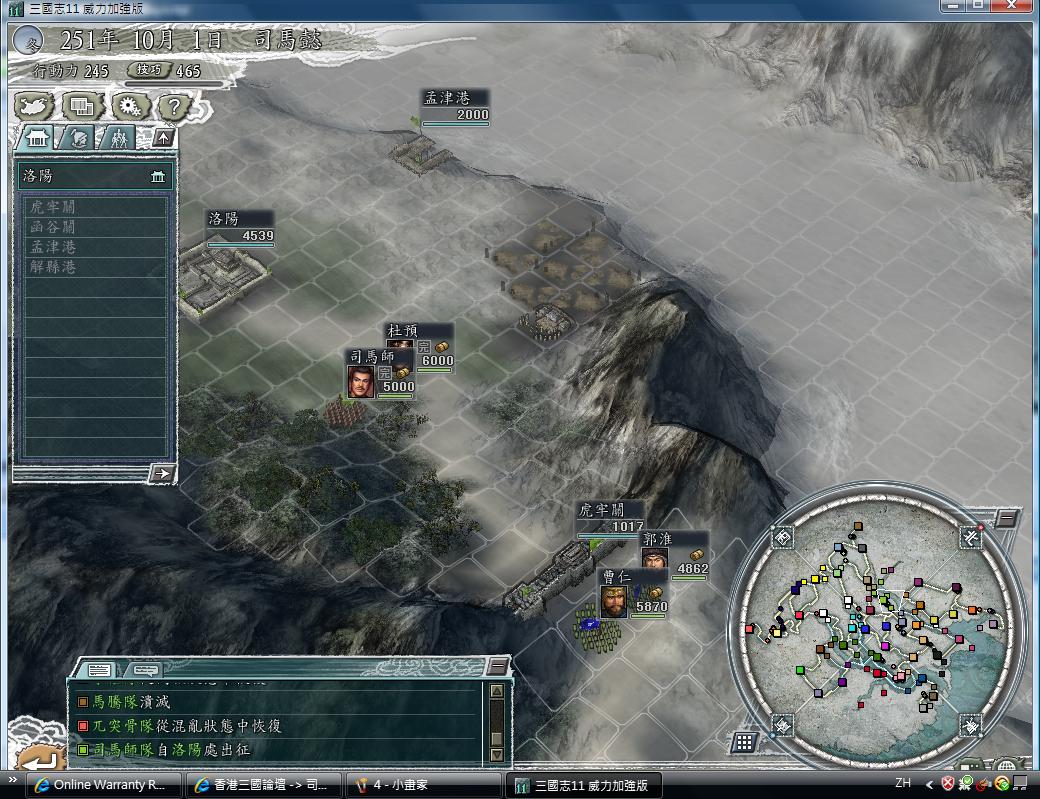The image size is (1040, 799).
Task: Switch to the speech bubble log tab
Action: pyautogui.click(x=146, y=669)
